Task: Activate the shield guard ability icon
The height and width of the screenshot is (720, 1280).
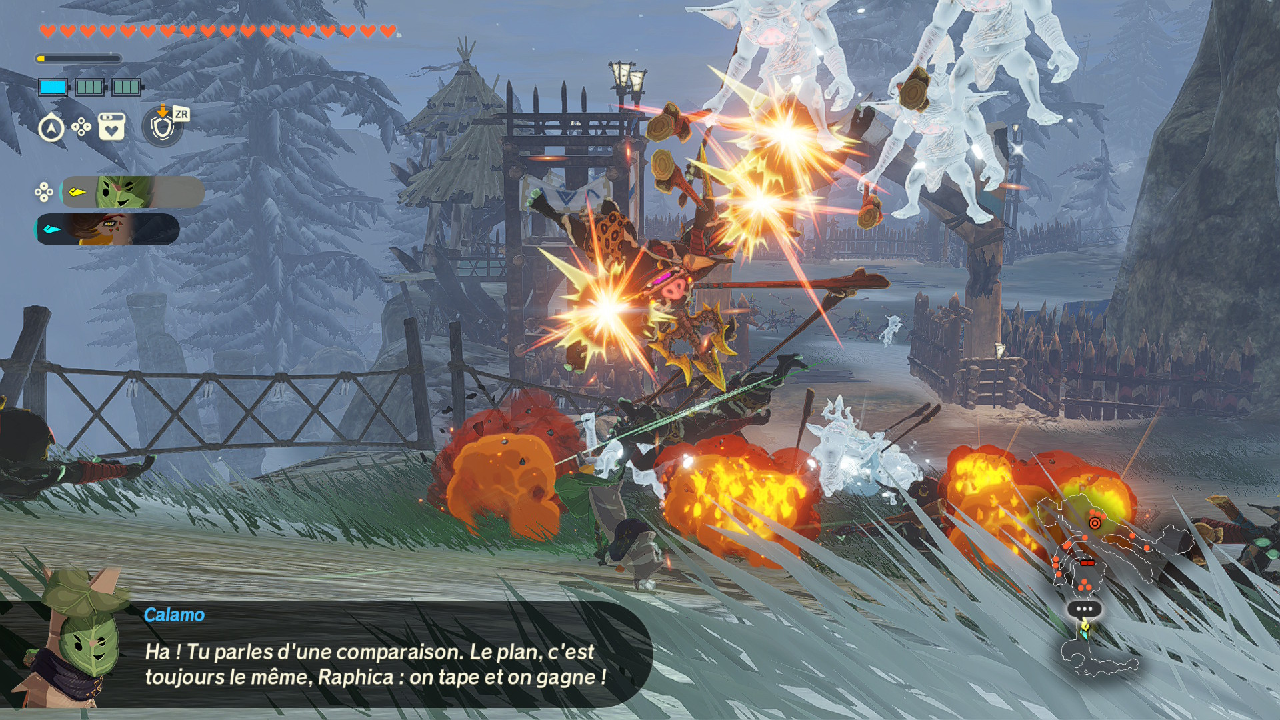Action: pyautogui.click(x=162, y=127)
